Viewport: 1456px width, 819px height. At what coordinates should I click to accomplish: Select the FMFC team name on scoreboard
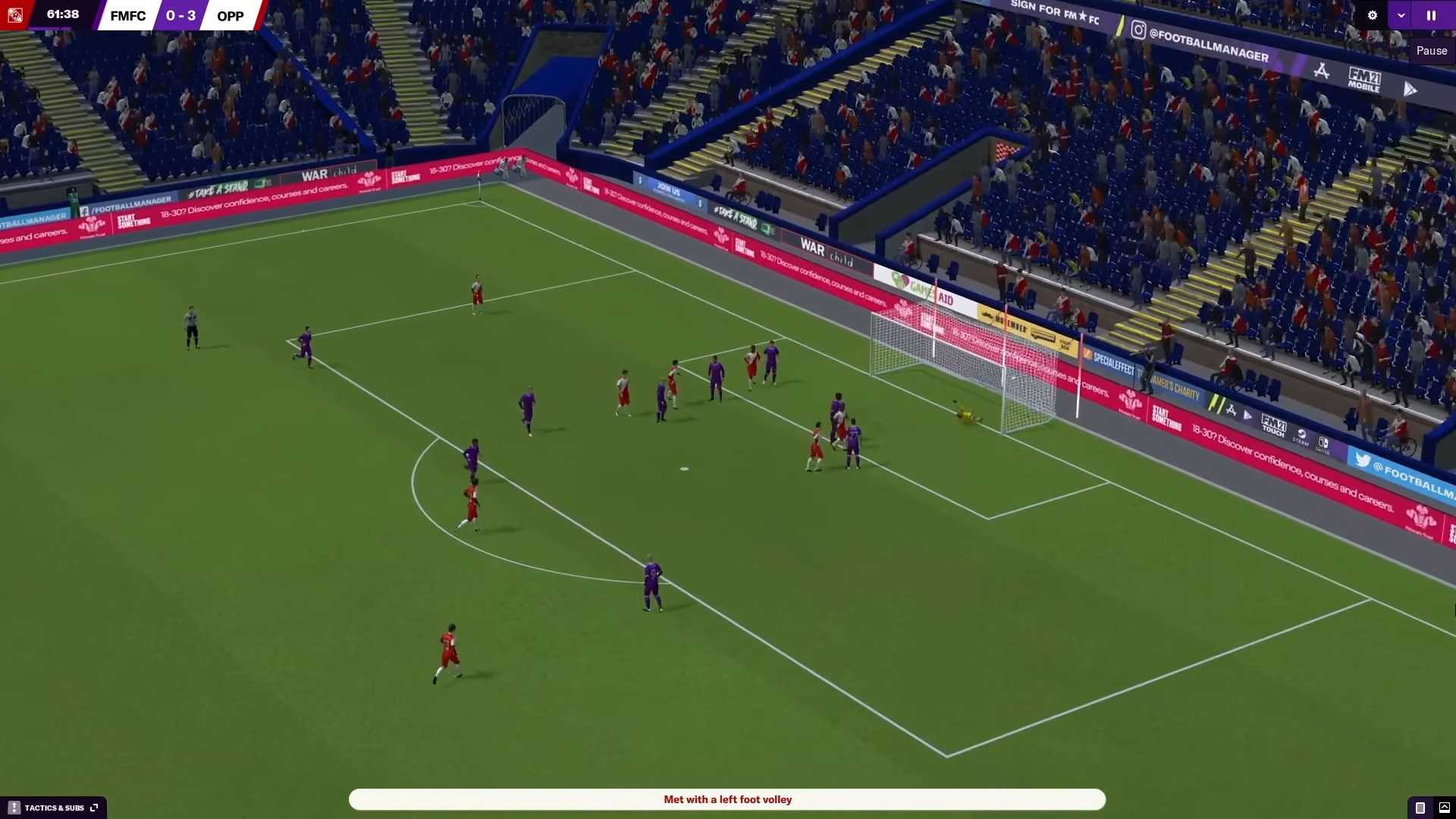click(x=127, y=16)
